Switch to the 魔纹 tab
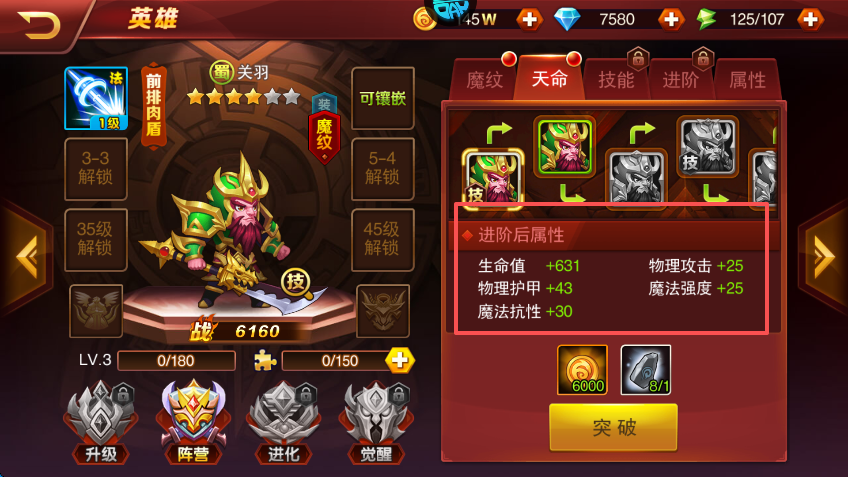 pyautogui.click(x=485, y=80)
